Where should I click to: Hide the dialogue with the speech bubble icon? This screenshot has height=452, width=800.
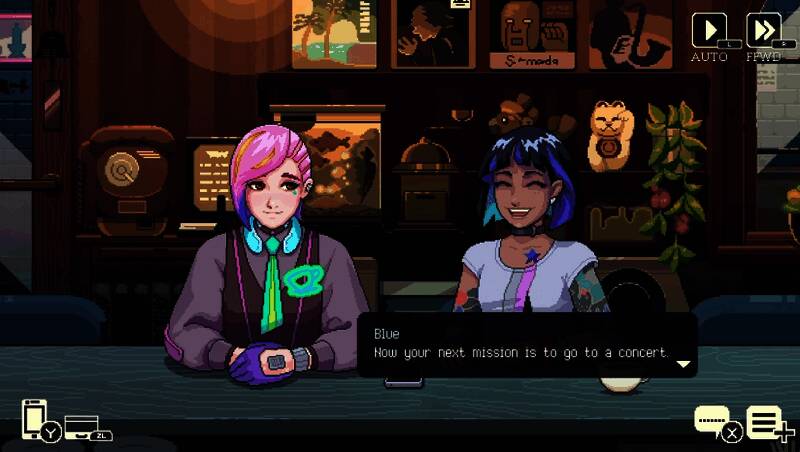point(713,420)
